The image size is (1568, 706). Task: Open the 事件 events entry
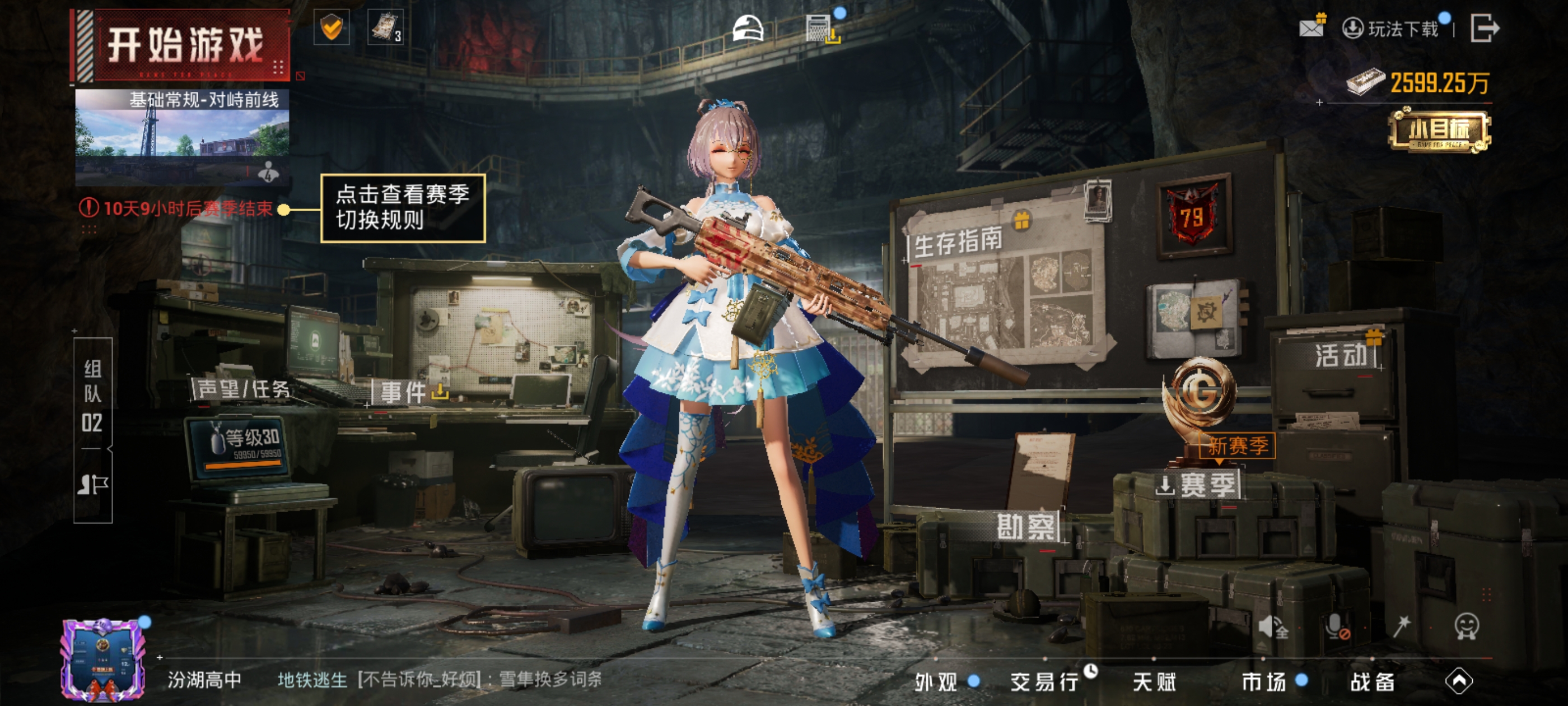[404, 392]
